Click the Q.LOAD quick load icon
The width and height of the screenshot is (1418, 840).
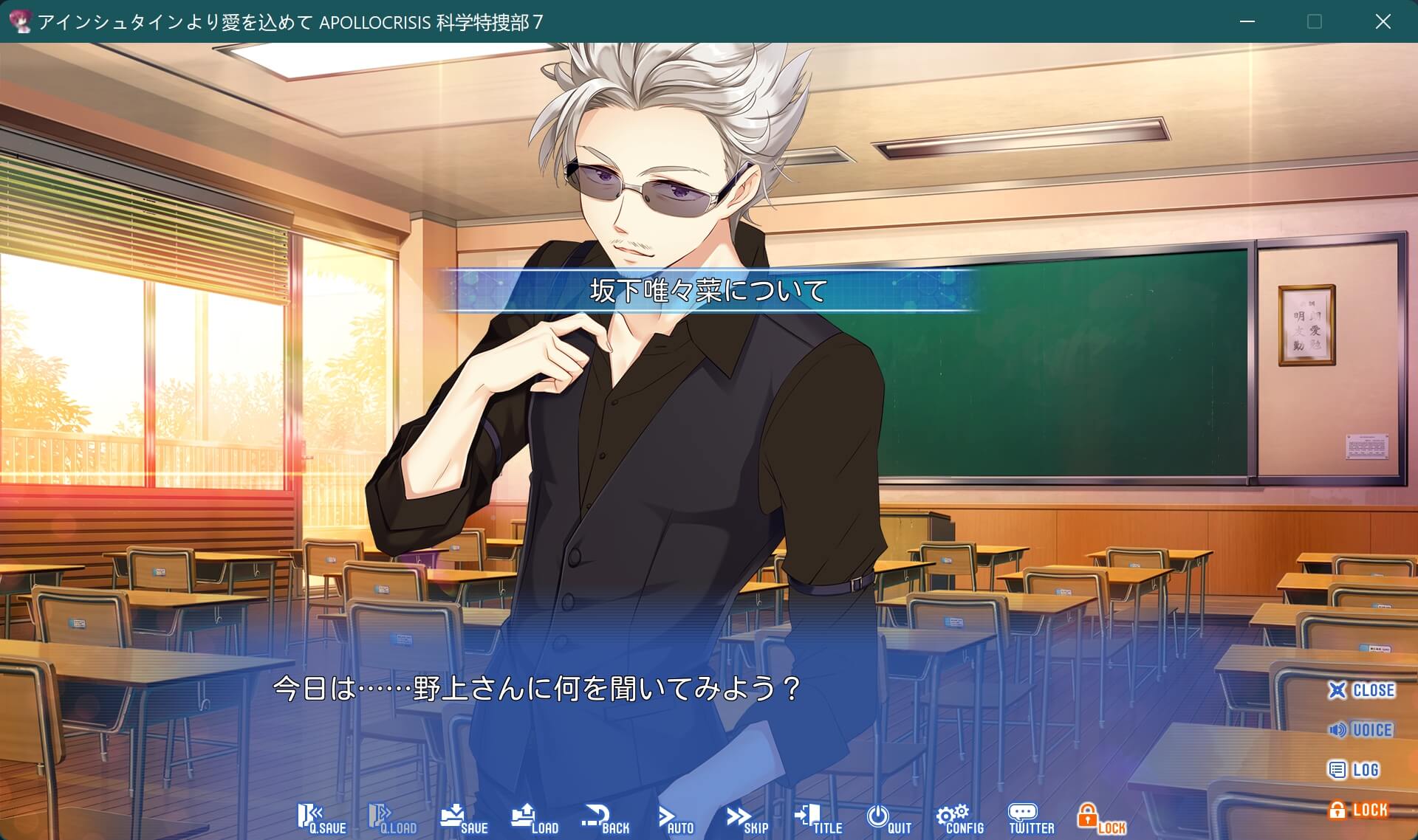point(391,816)
